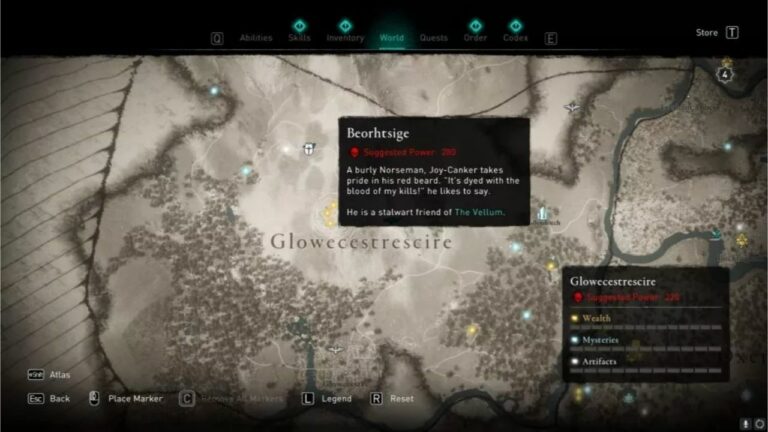This screenshot has width=768, height=432.
Task: Open the Atlas view
Action: click(x=61, y=375)
